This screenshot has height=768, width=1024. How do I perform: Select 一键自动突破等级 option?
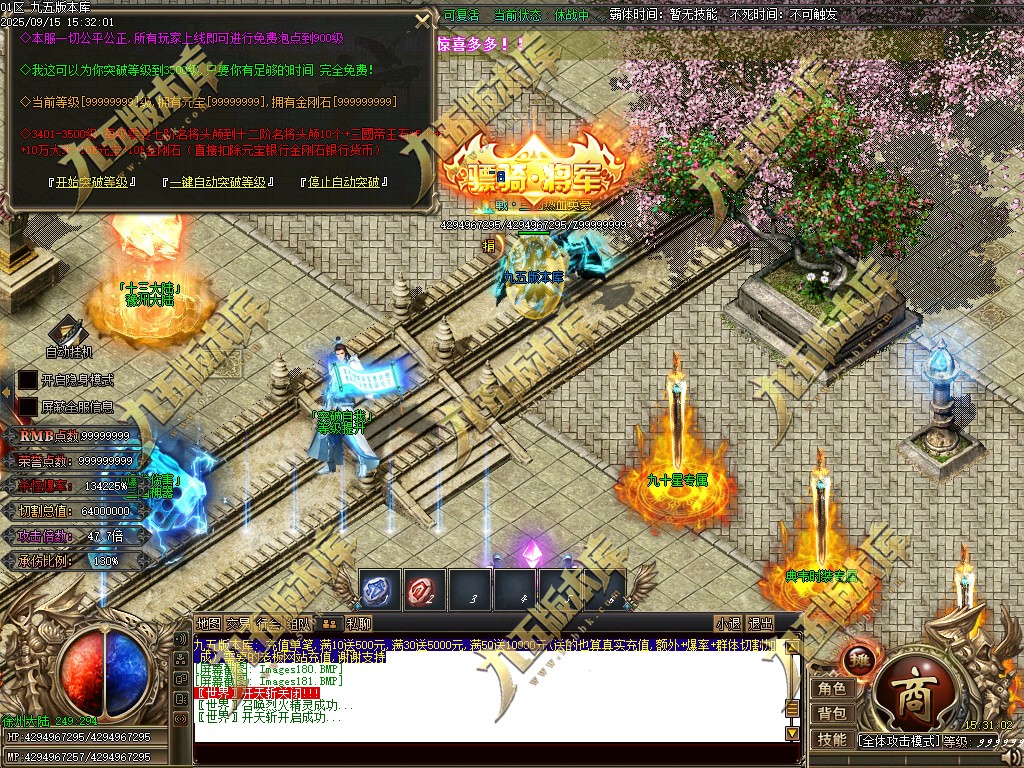coord(218,183)
